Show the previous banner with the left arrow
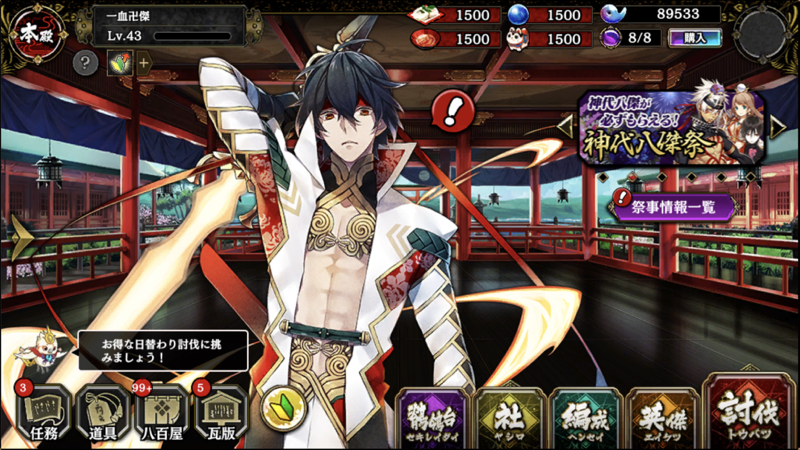800x450 pixels. pos(566,126)
